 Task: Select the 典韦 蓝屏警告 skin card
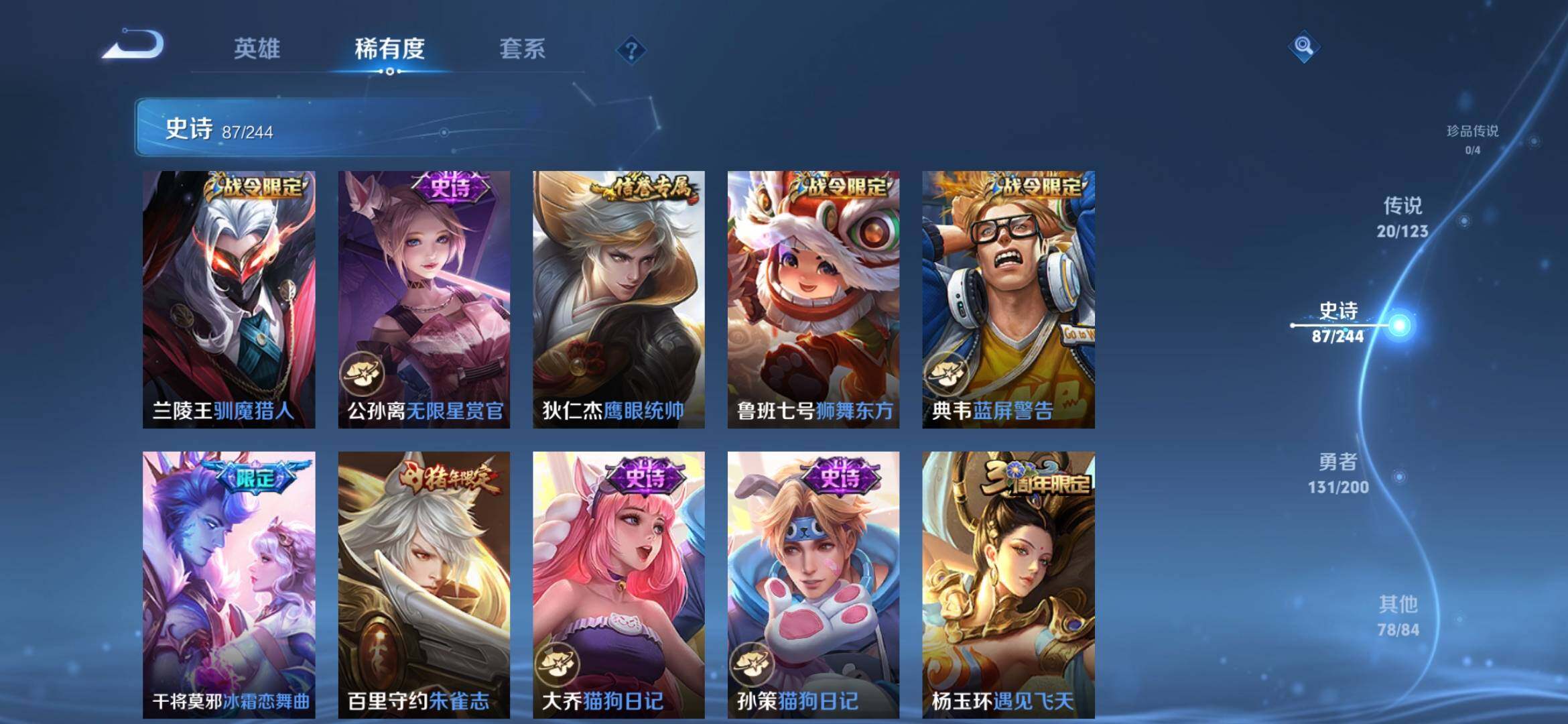point(1008,299)
